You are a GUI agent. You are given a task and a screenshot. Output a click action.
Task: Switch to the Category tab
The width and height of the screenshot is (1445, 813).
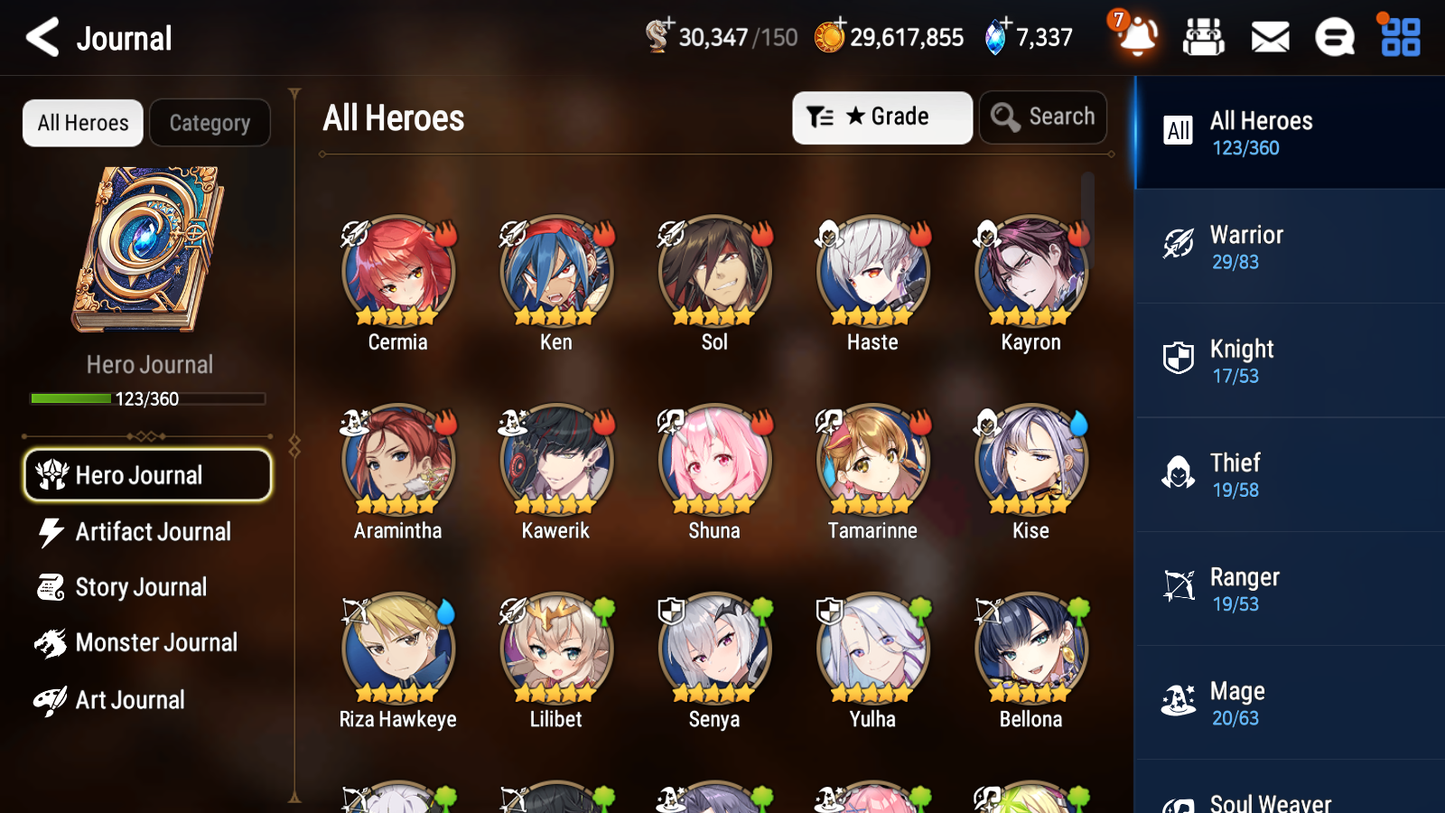[x=210, y=122]
